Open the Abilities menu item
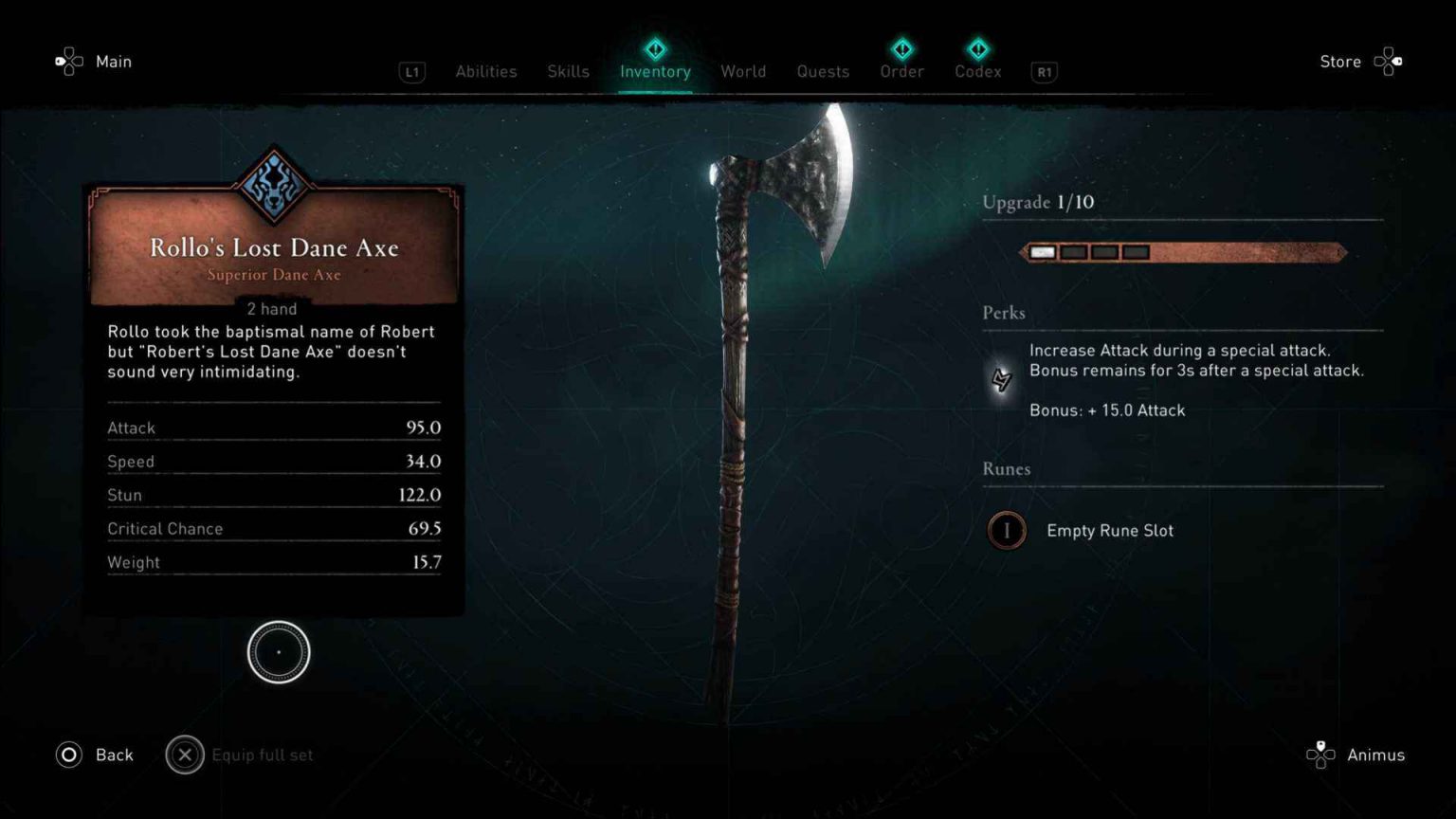Image resolution: width=1456 pixels, height=819 pixels. coord(486,71)
